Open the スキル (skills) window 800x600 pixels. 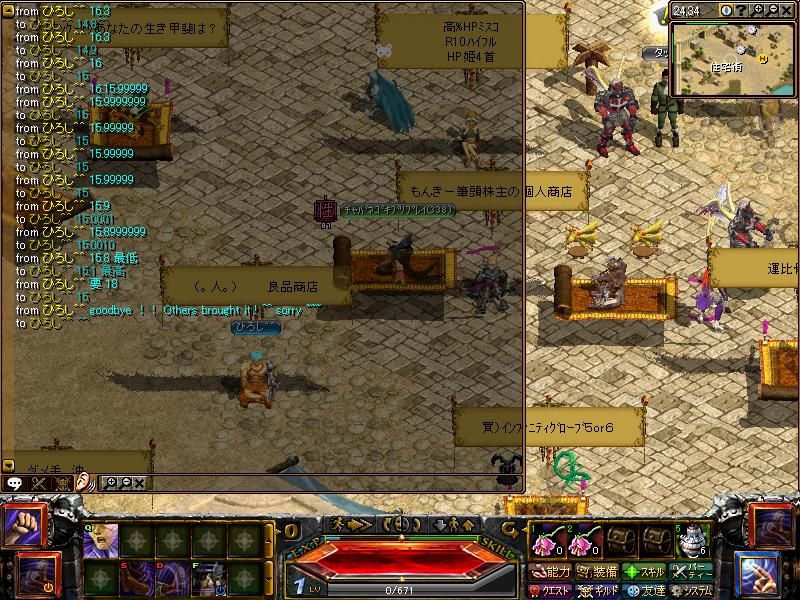point(646,572)
